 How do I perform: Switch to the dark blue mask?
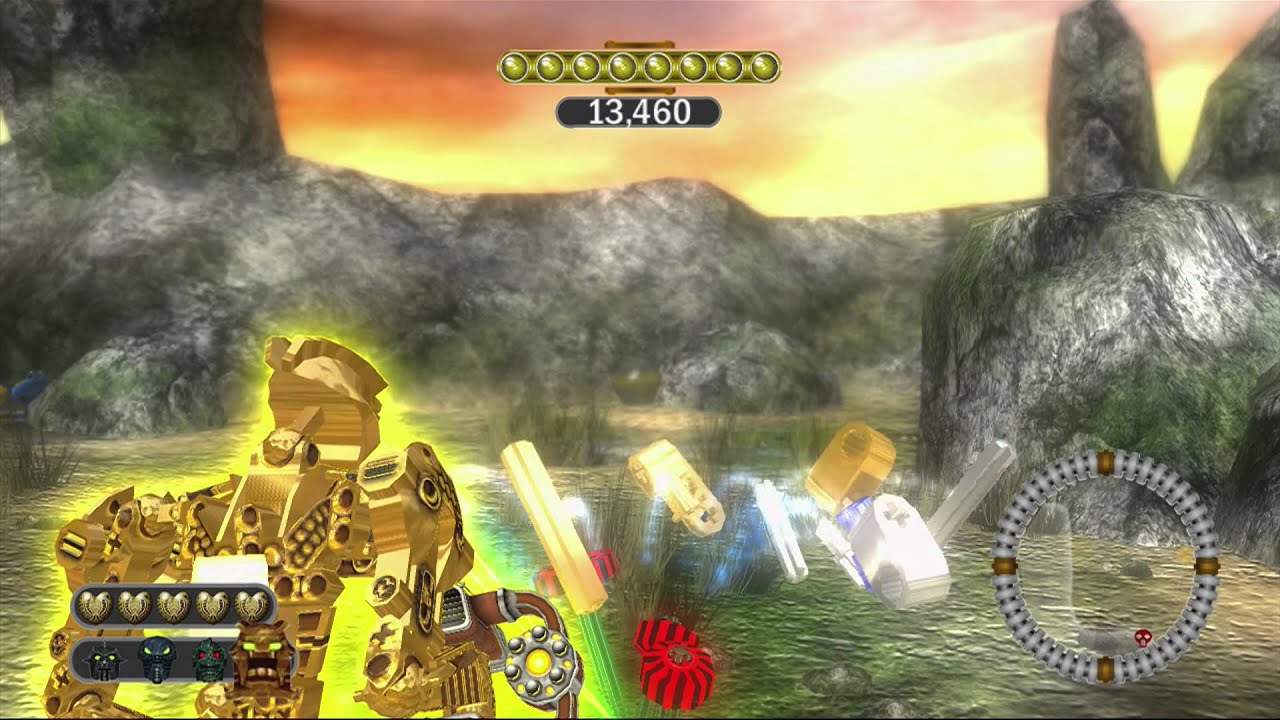(x=157, y=661)
